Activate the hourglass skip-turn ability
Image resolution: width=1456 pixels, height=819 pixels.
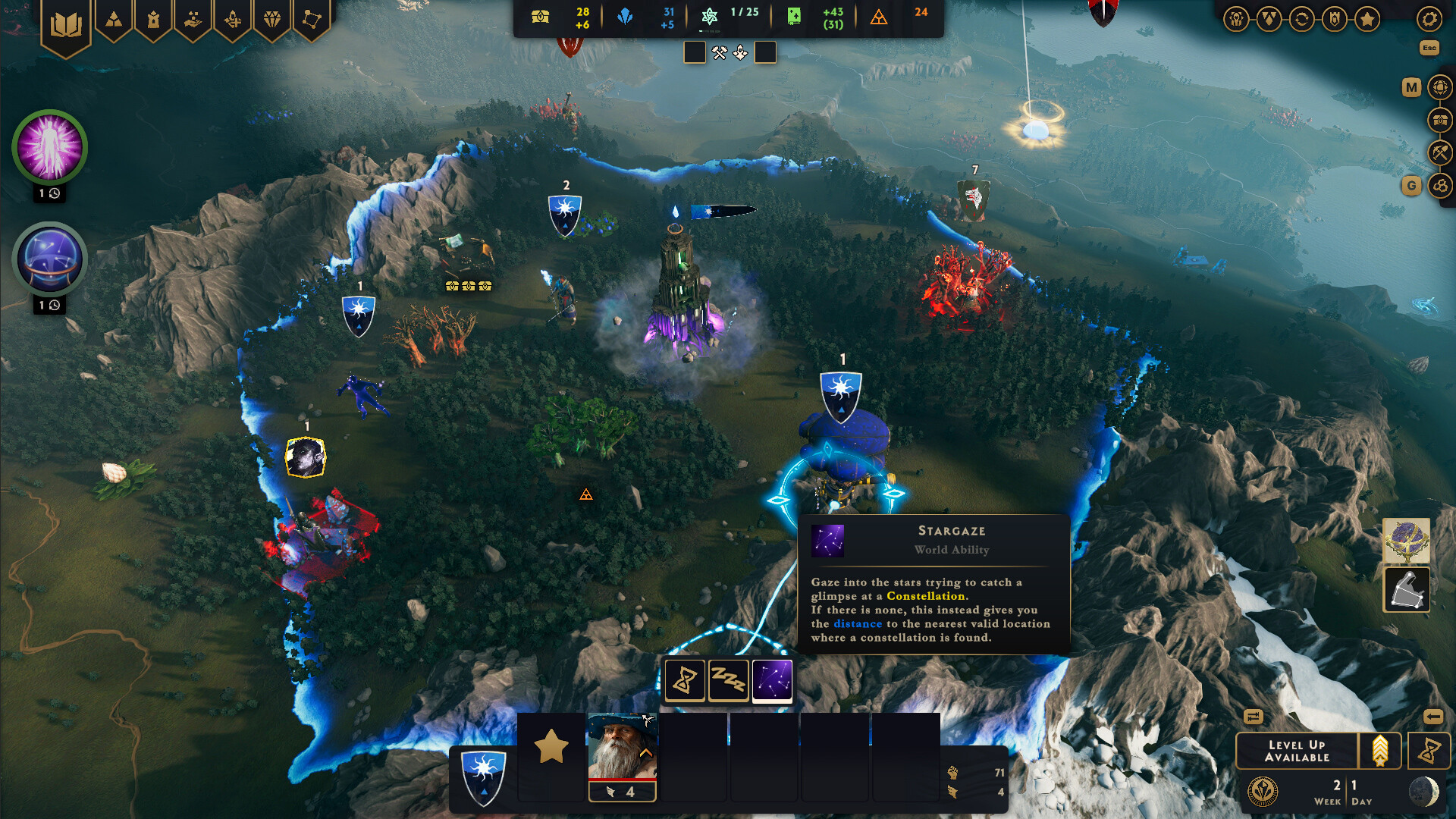click(685, 680)
